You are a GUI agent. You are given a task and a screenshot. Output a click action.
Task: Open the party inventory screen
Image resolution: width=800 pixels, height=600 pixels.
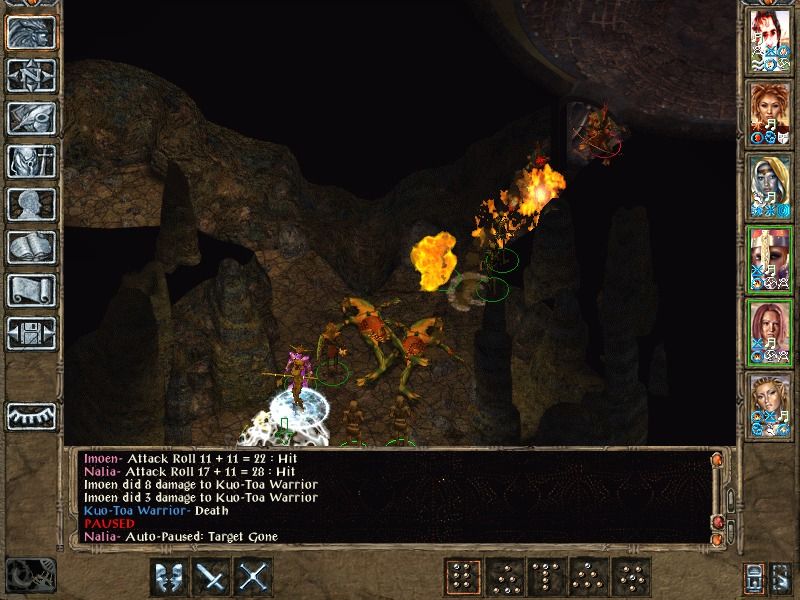pos(30,160)
